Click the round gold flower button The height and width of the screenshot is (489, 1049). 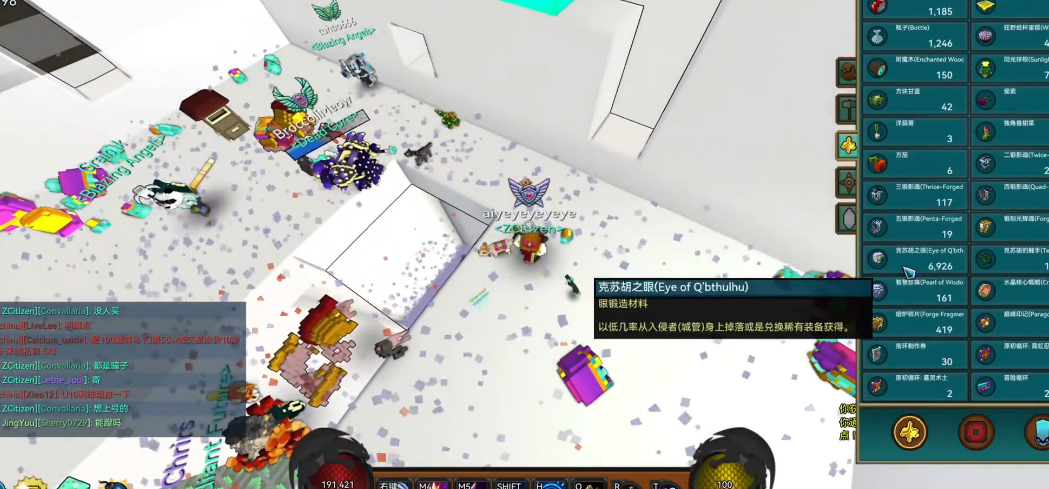click(912, 433)
